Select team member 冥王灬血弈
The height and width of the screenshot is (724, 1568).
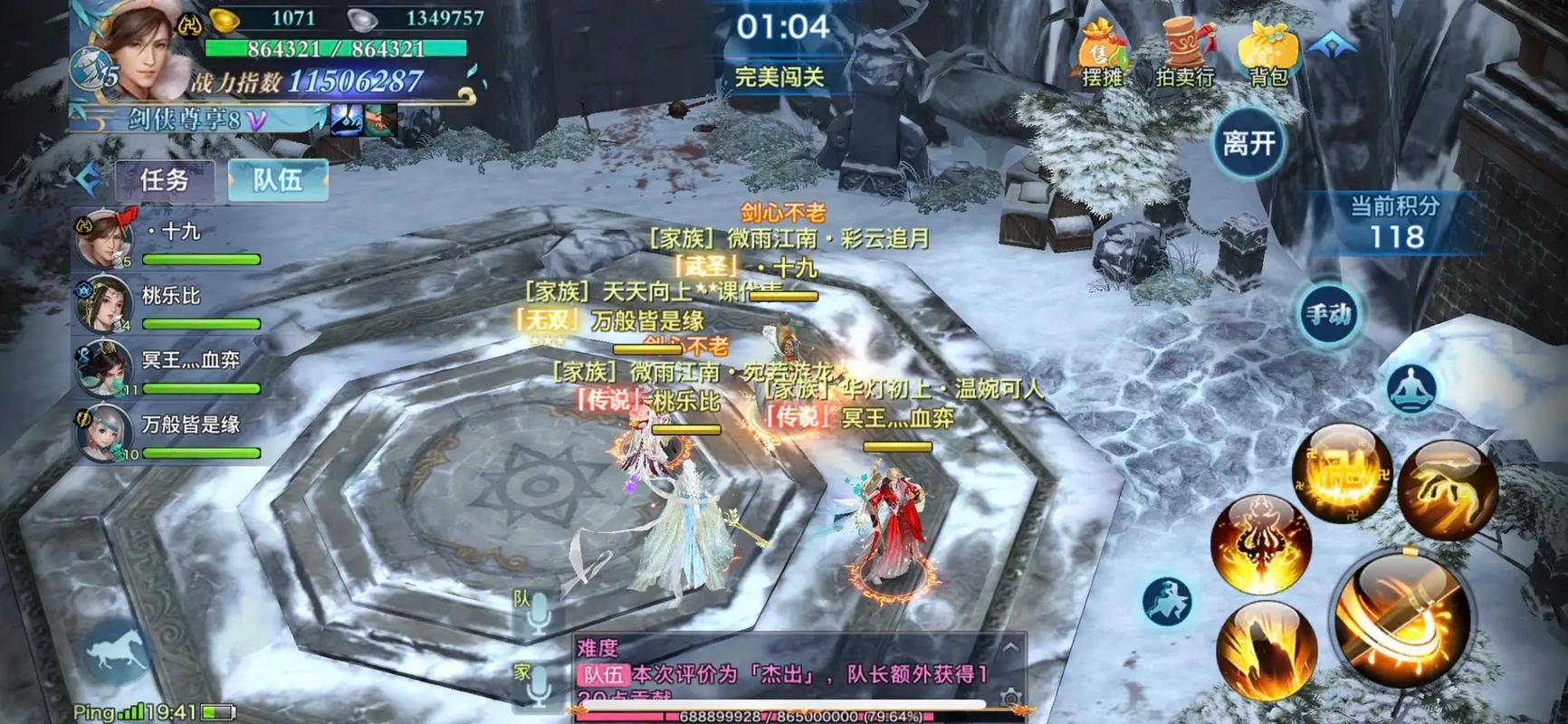[x=172, y=369]
